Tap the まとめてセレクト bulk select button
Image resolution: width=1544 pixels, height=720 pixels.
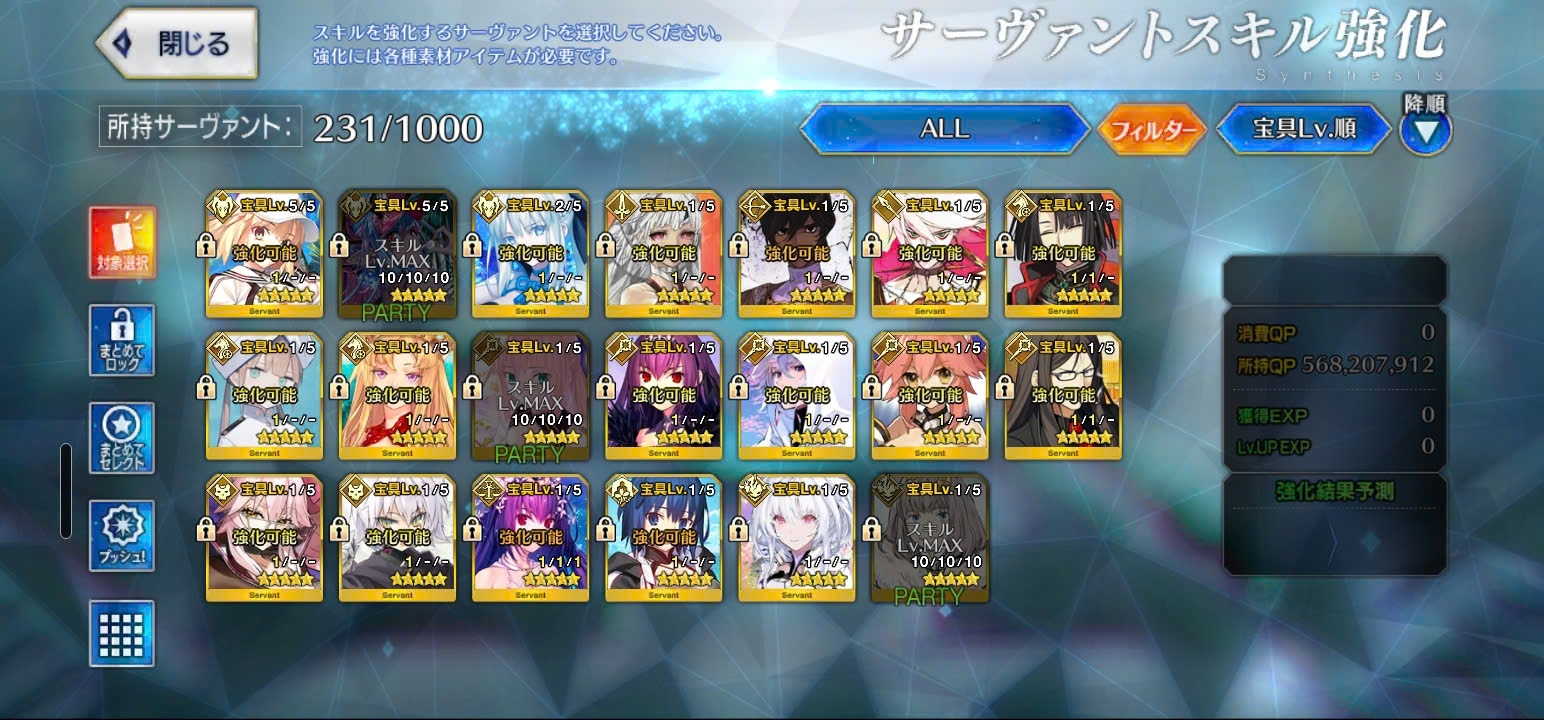point(122,438)
